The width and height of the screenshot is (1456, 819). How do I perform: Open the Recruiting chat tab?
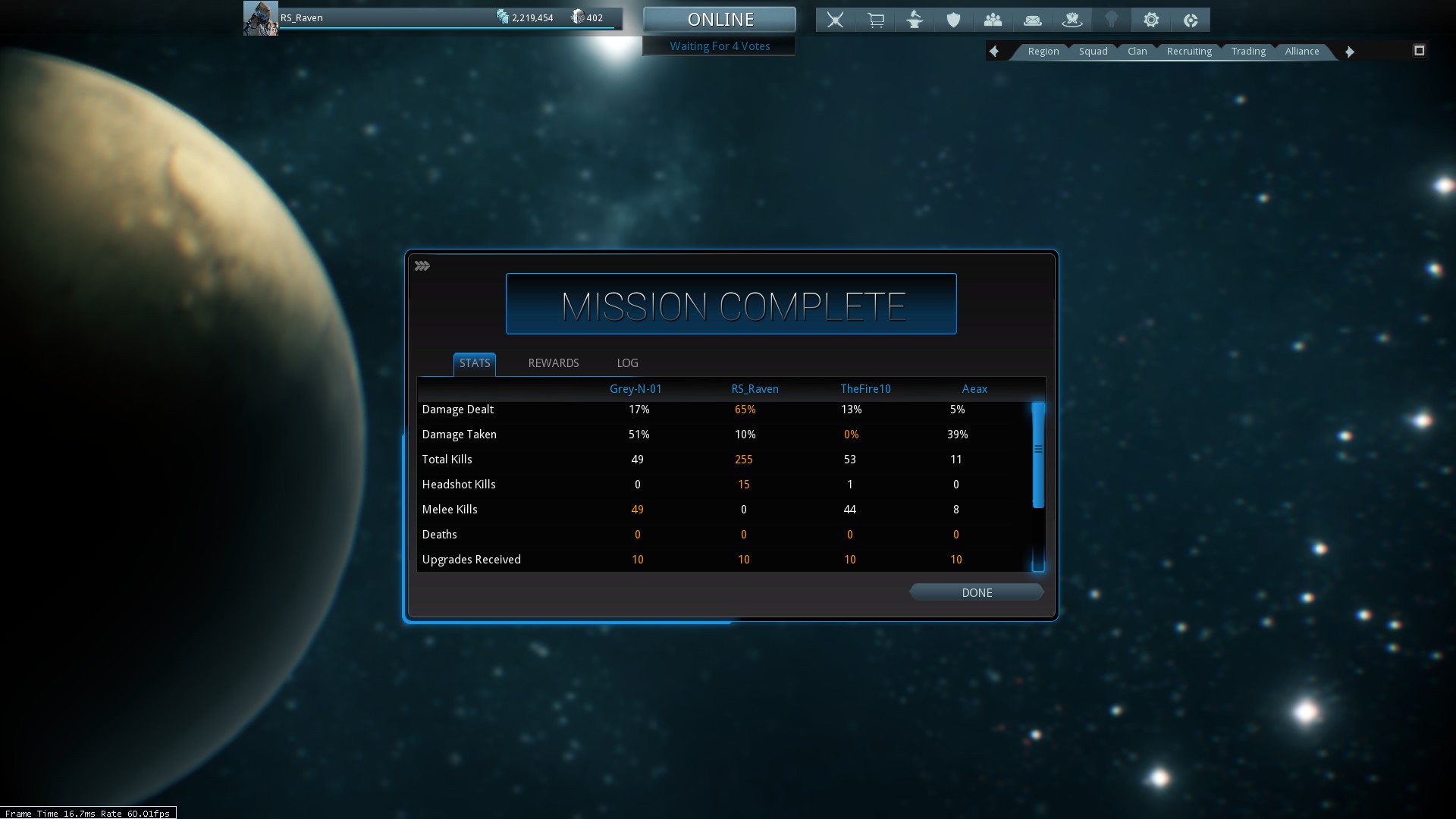click(x=1189, y=52)
